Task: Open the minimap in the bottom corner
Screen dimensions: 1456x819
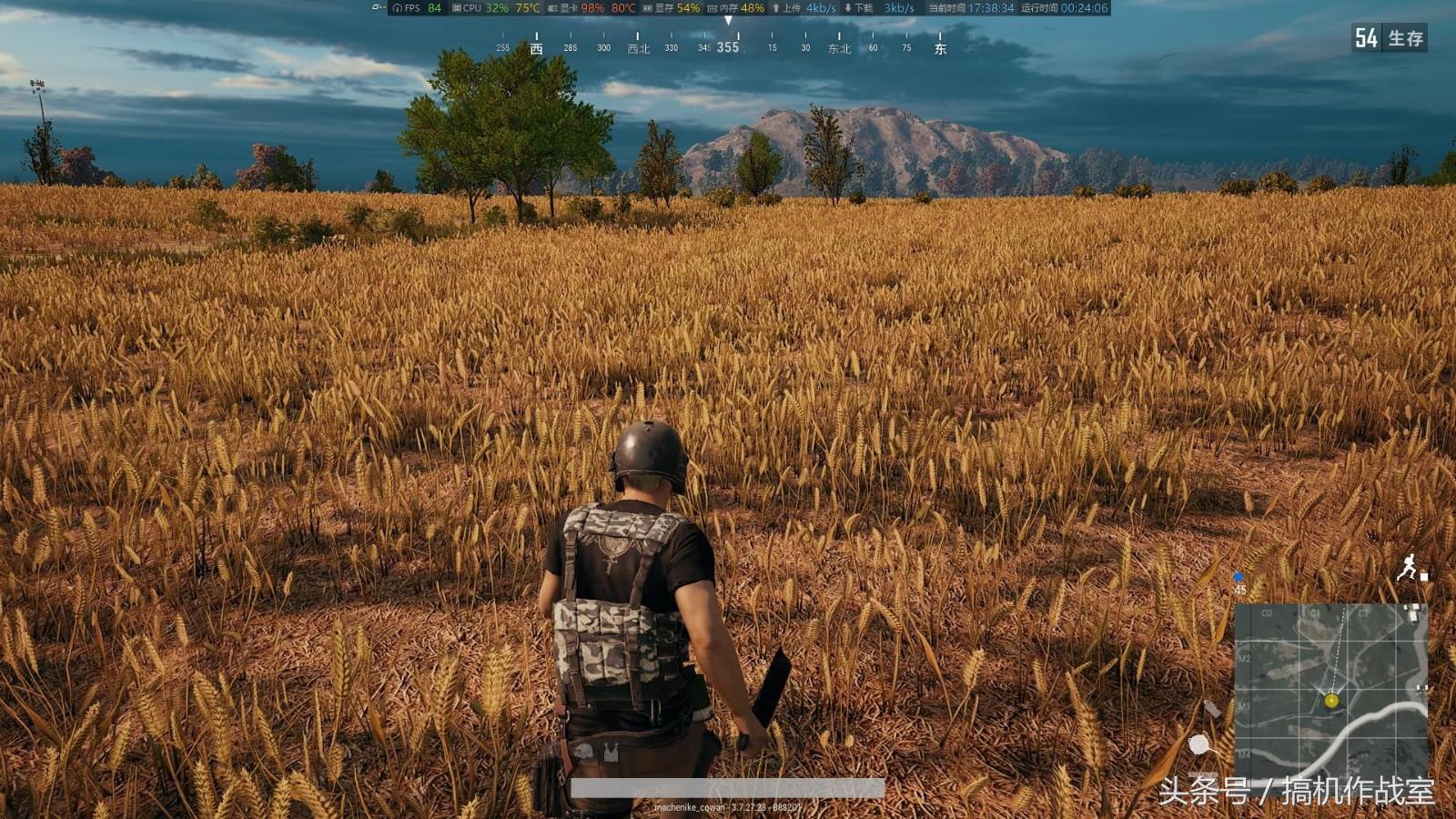Action: pyautogui.click(x=1330, y=692)
